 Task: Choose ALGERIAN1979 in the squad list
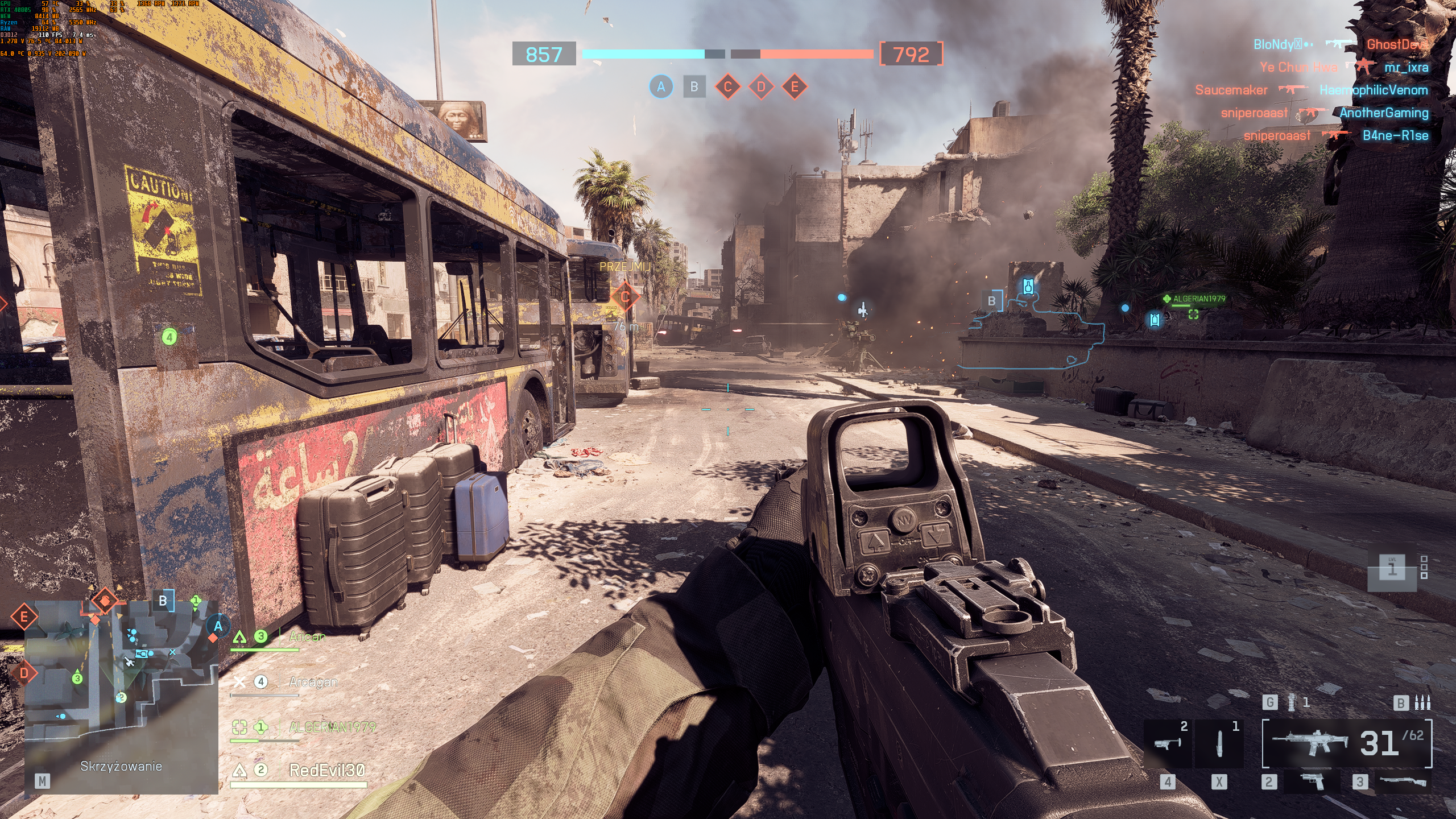[332, 727]
